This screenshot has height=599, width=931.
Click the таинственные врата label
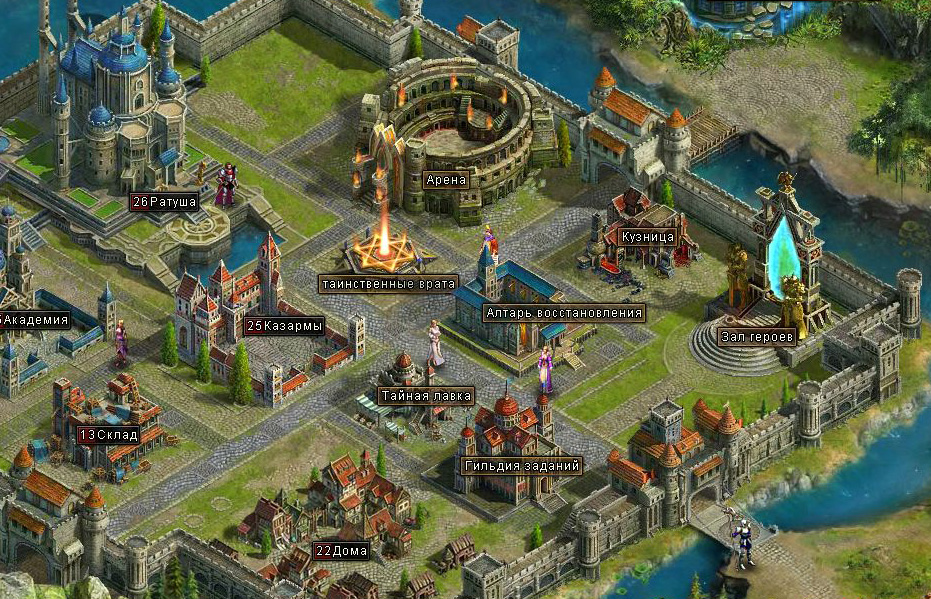point(389,283)
